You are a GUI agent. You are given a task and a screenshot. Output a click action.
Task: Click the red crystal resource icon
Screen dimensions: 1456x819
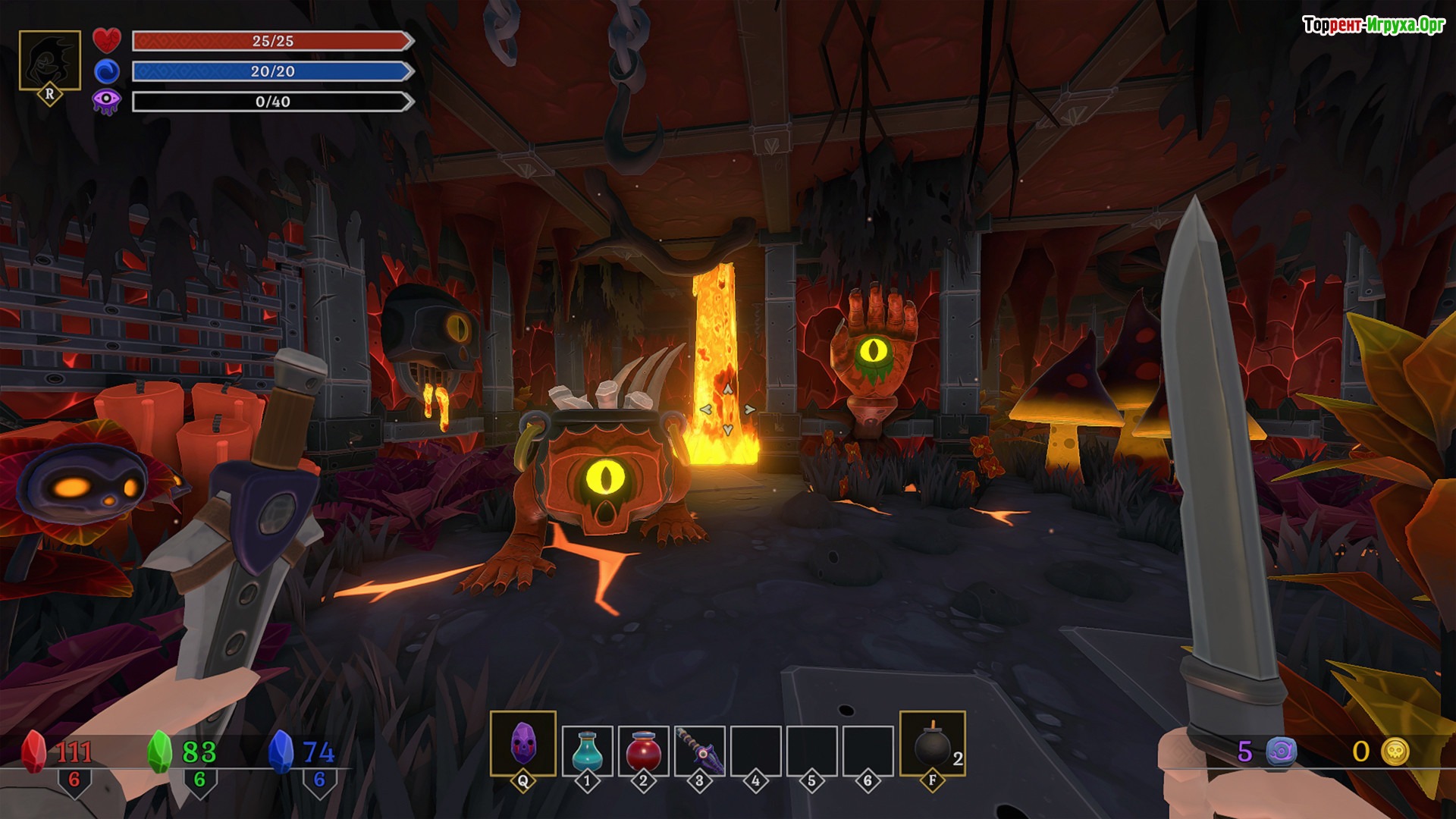[x=33, y=752]
